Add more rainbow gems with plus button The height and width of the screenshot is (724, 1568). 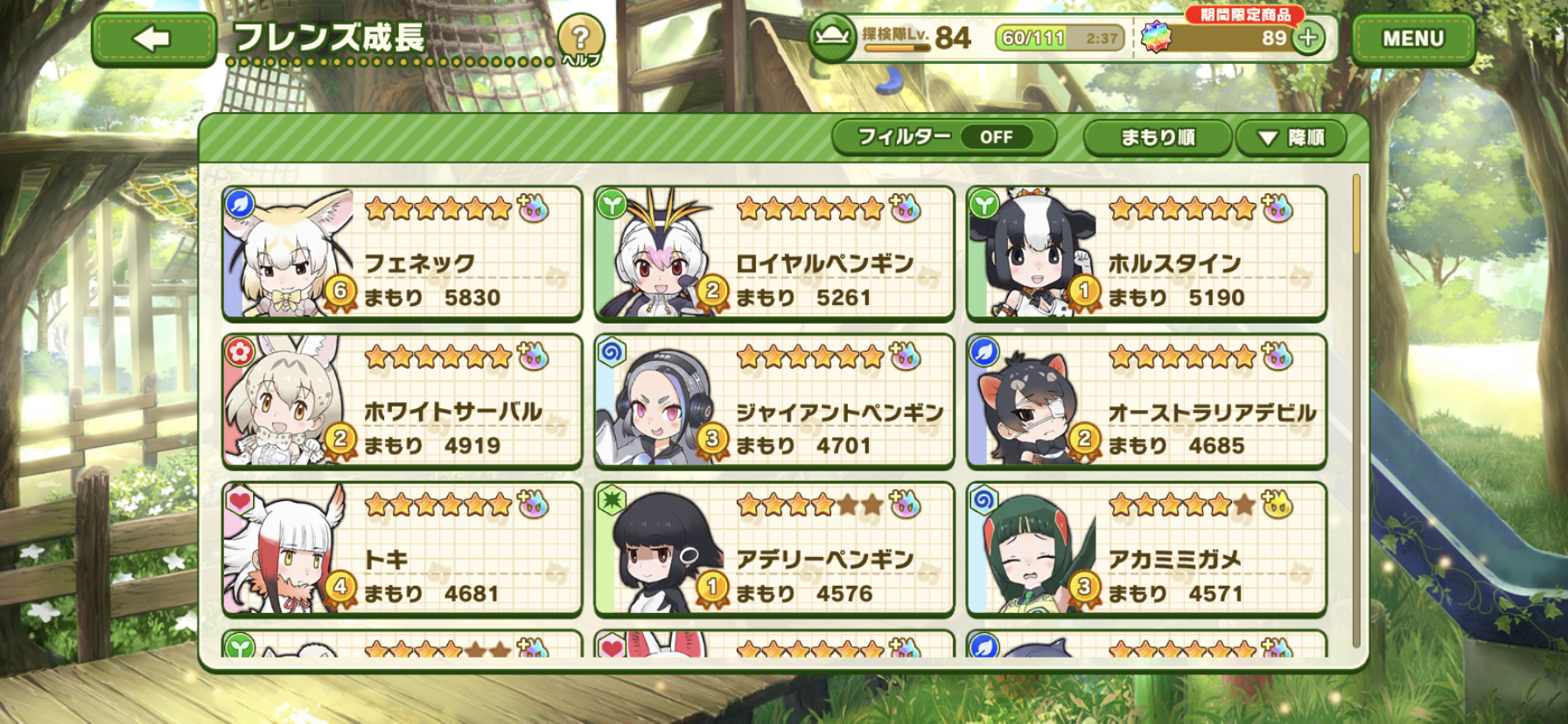[1308, 38]
